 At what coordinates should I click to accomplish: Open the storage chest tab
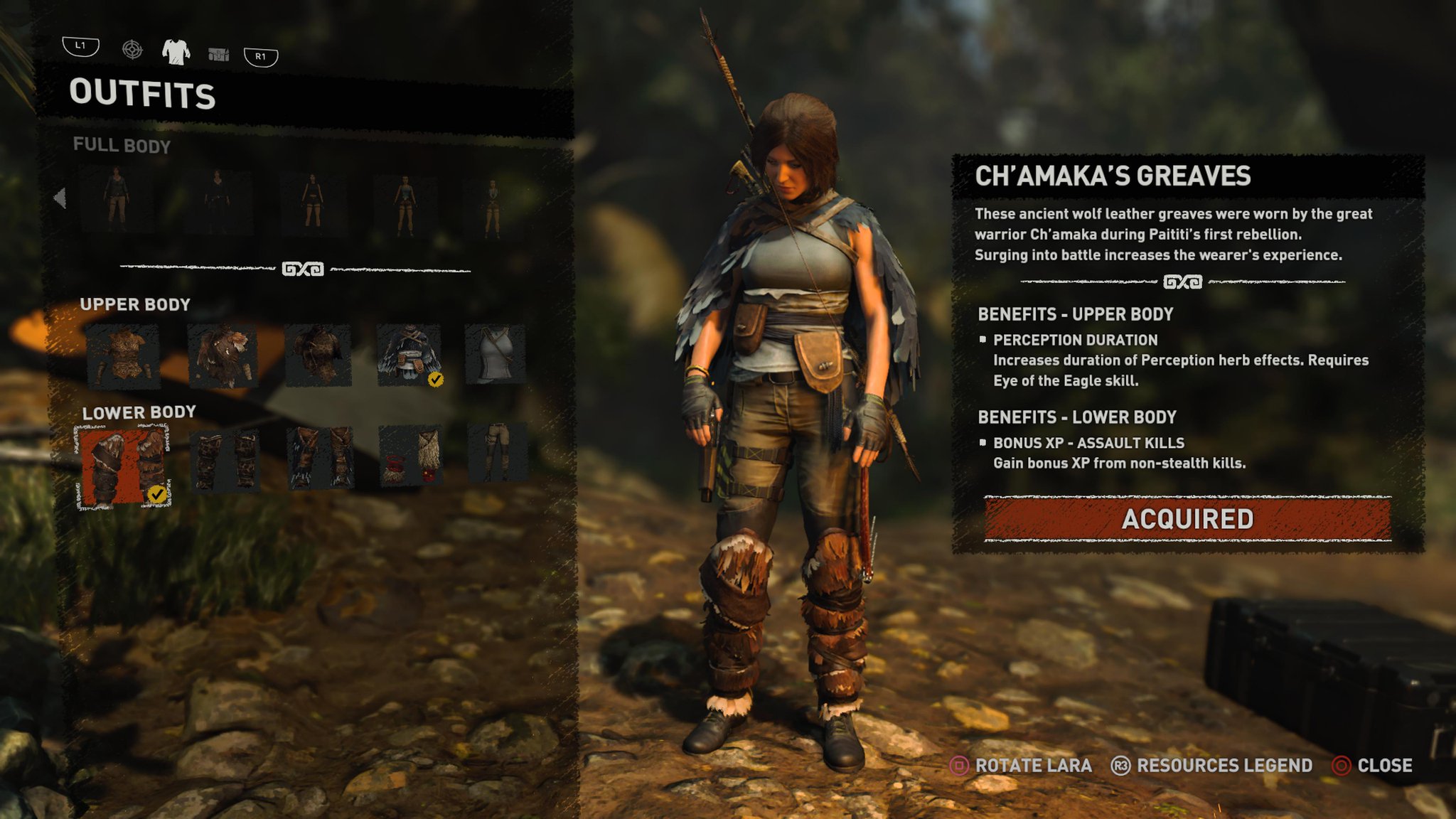pyautogui.click(x=218, y=54)
